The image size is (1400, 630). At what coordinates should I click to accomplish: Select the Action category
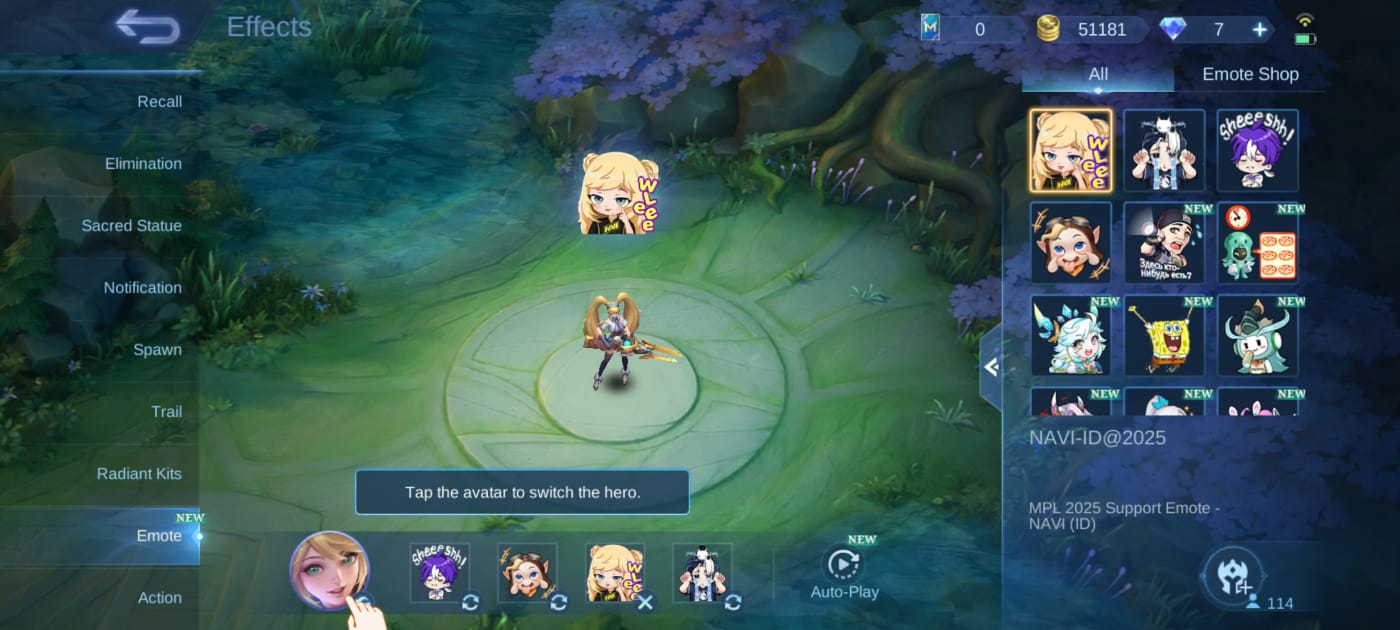point(159,597)
